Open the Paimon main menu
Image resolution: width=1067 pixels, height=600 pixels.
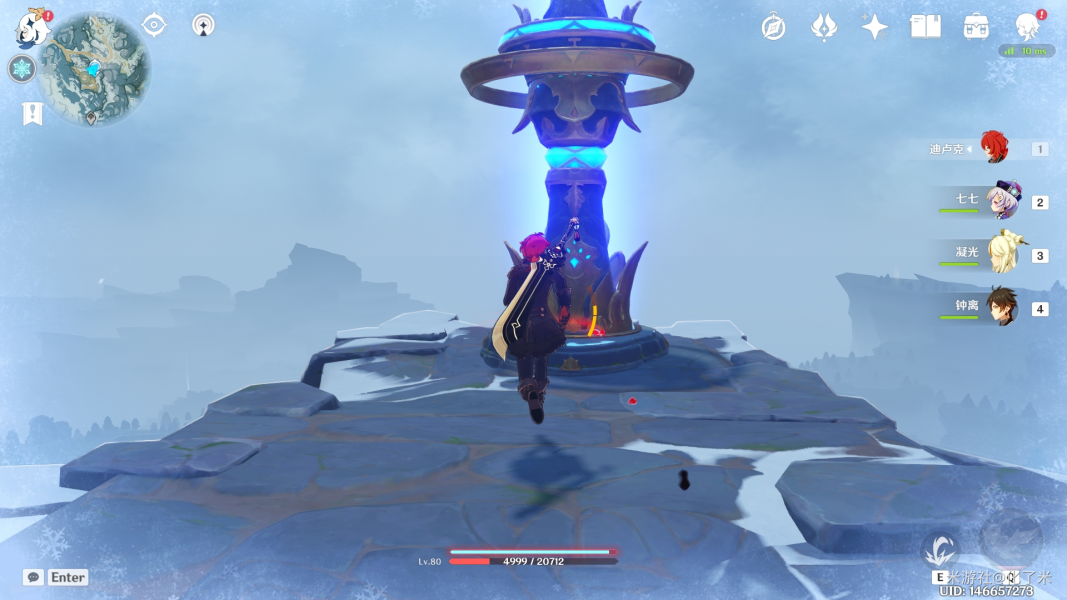click(32, 30)
